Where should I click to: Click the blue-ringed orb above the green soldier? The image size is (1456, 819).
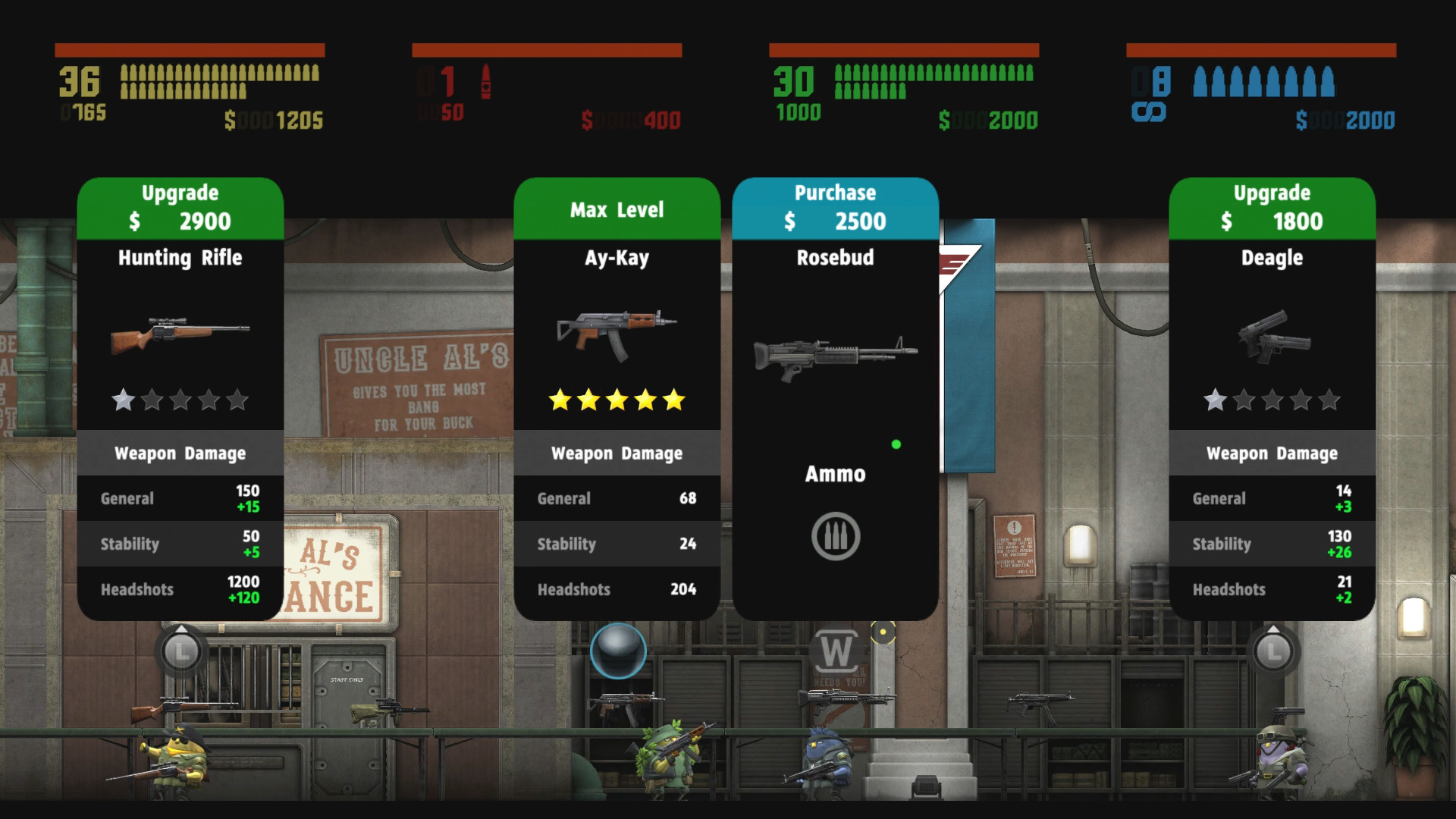[x=617, y=651]
